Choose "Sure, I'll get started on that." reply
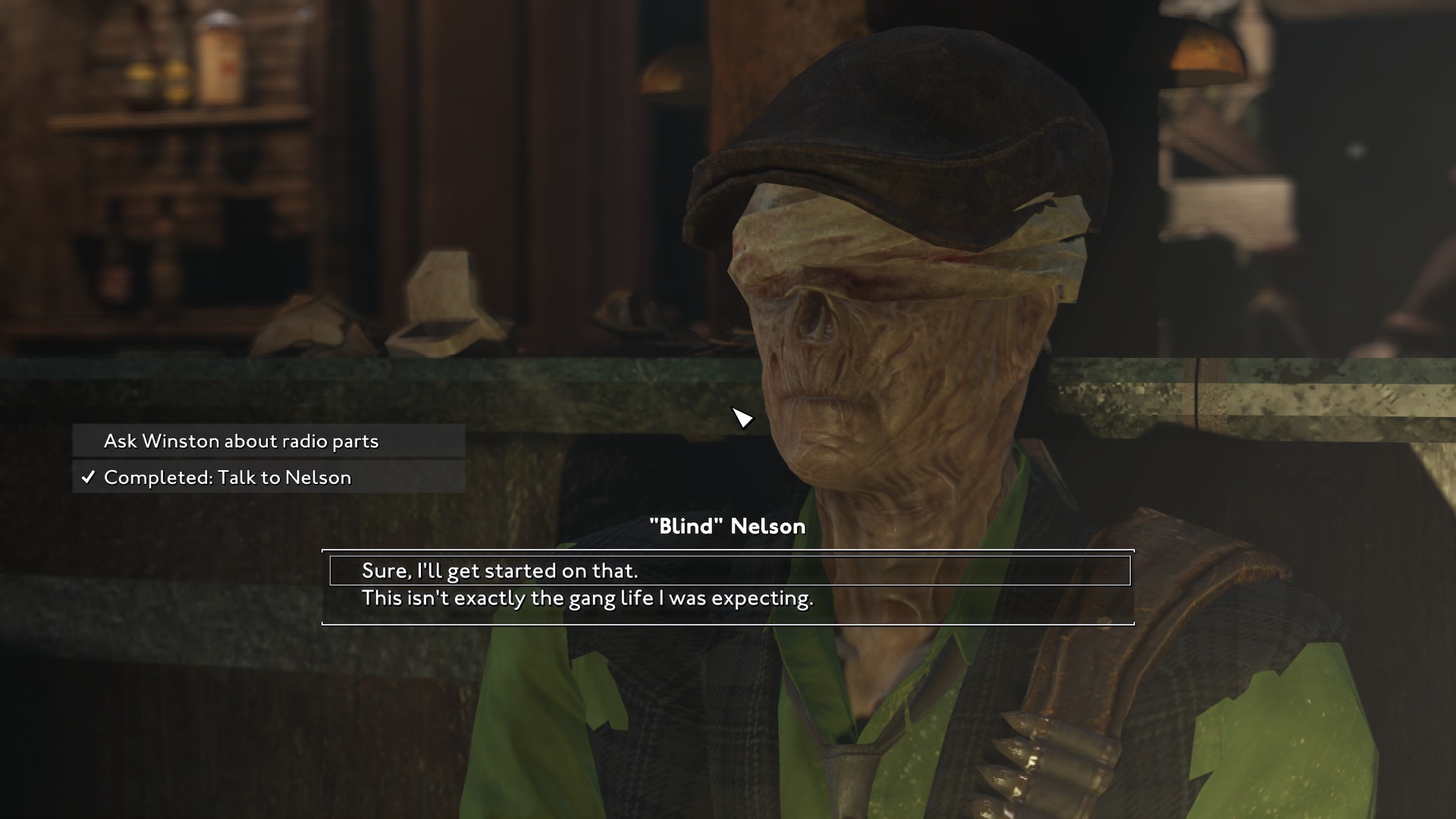The height and width of the screenshot is (819, 1456). click(500, 571)
